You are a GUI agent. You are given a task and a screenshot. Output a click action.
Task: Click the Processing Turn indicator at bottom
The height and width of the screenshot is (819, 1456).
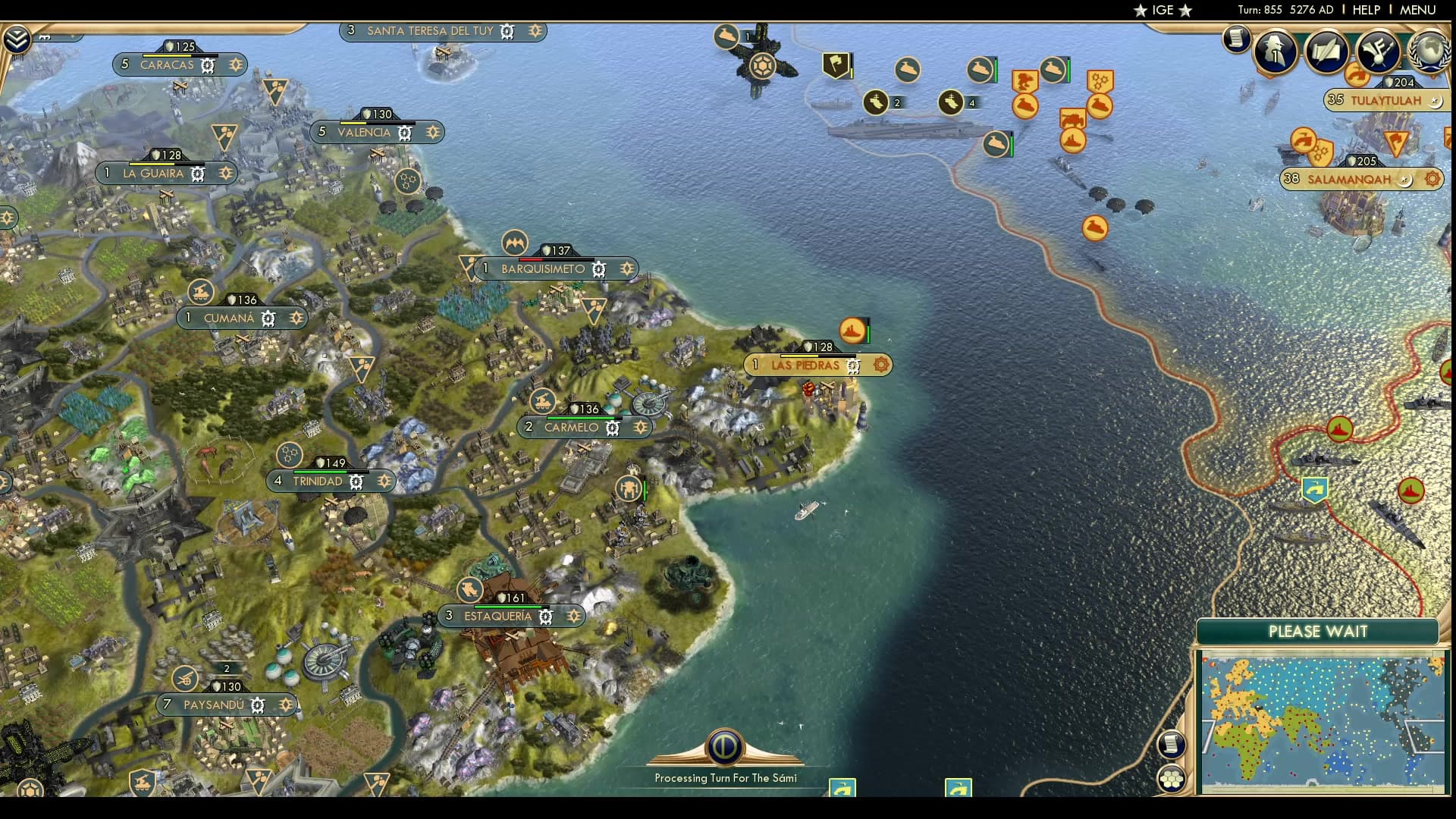click(x=724, y=751)
